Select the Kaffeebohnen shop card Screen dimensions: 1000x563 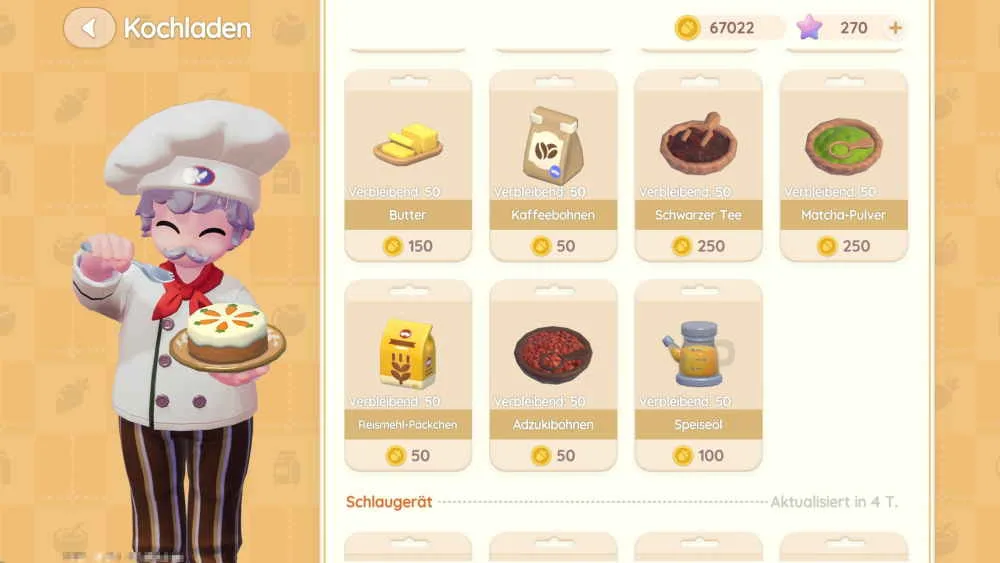[552, 165]
